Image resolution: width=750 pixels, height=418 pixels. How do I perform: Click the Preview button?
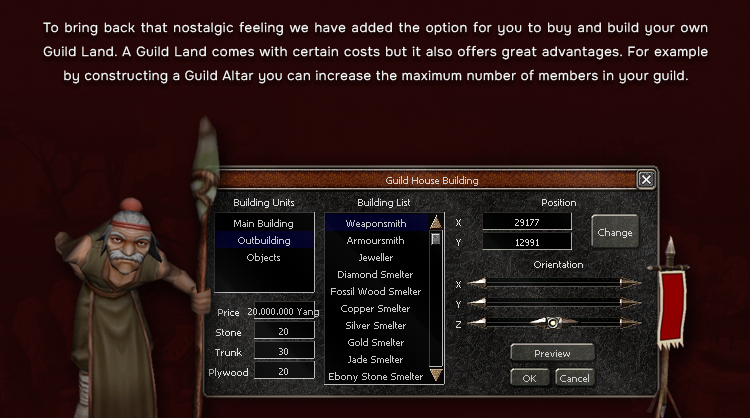point(552,353)
